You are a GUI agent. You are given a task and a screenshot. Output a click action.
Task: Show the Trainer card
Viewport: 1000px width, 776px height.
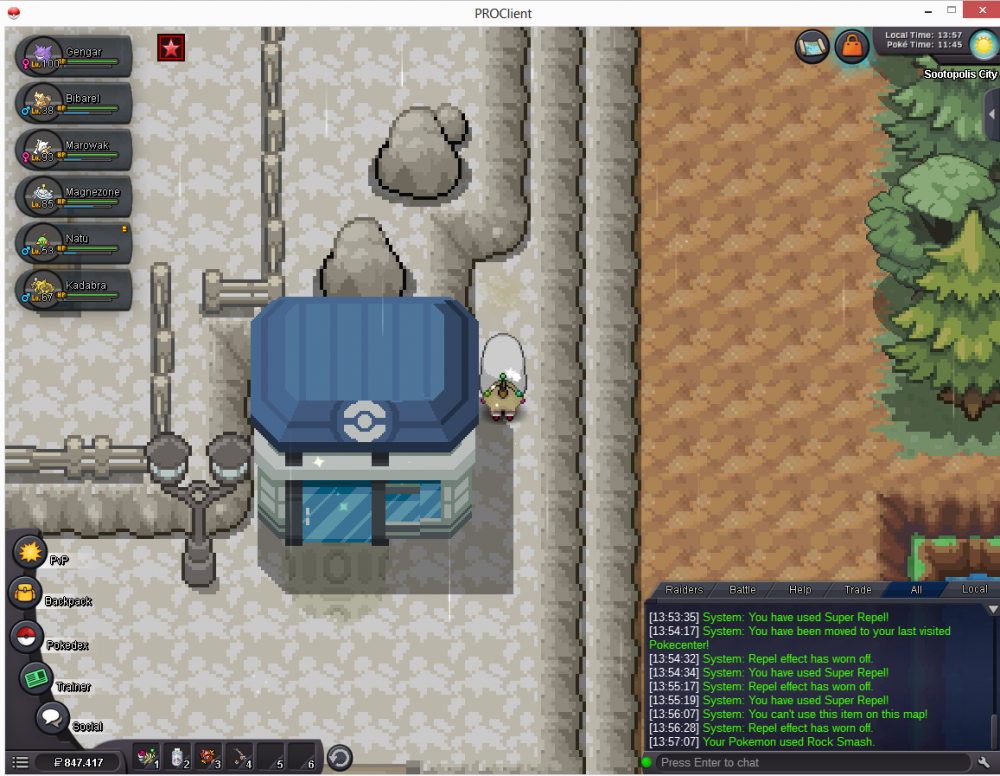coord(38,678)
